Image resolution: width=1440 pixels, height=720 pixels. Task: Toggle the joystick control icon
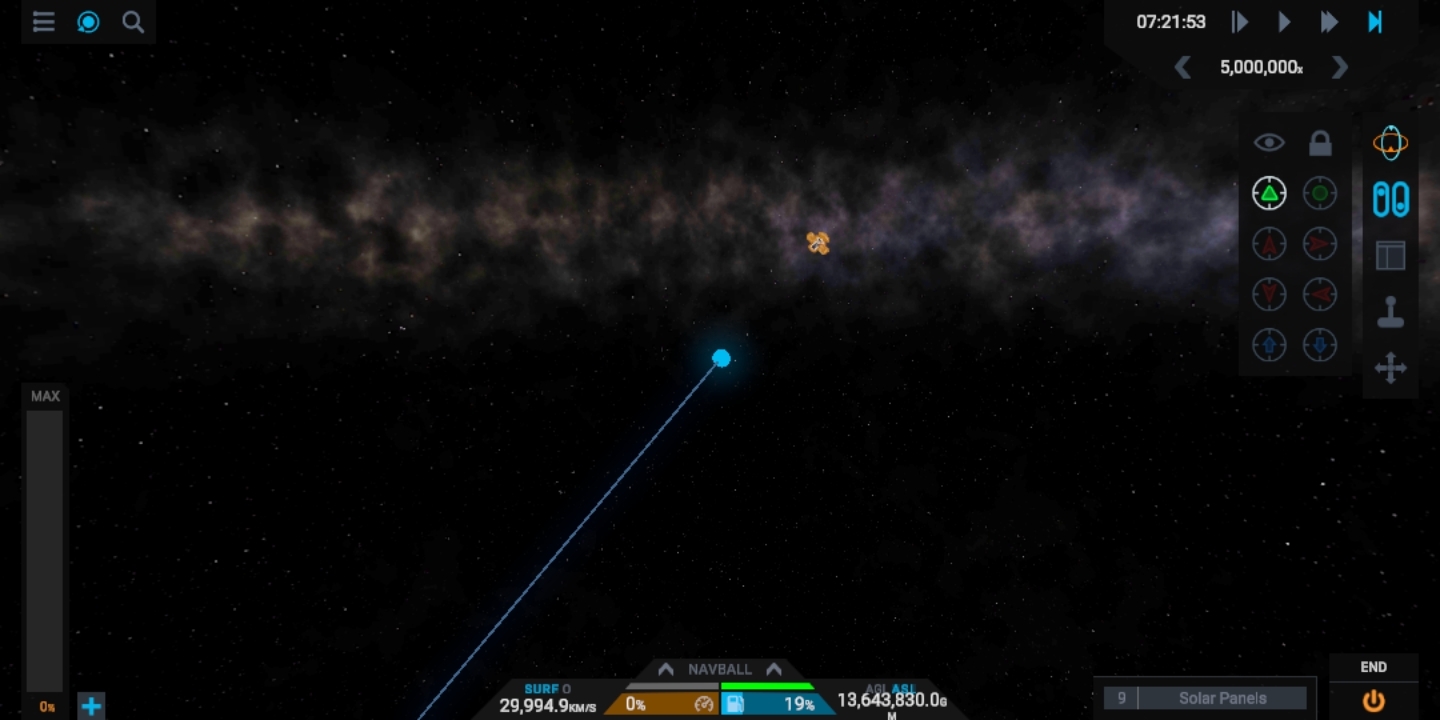point(1390,312)
